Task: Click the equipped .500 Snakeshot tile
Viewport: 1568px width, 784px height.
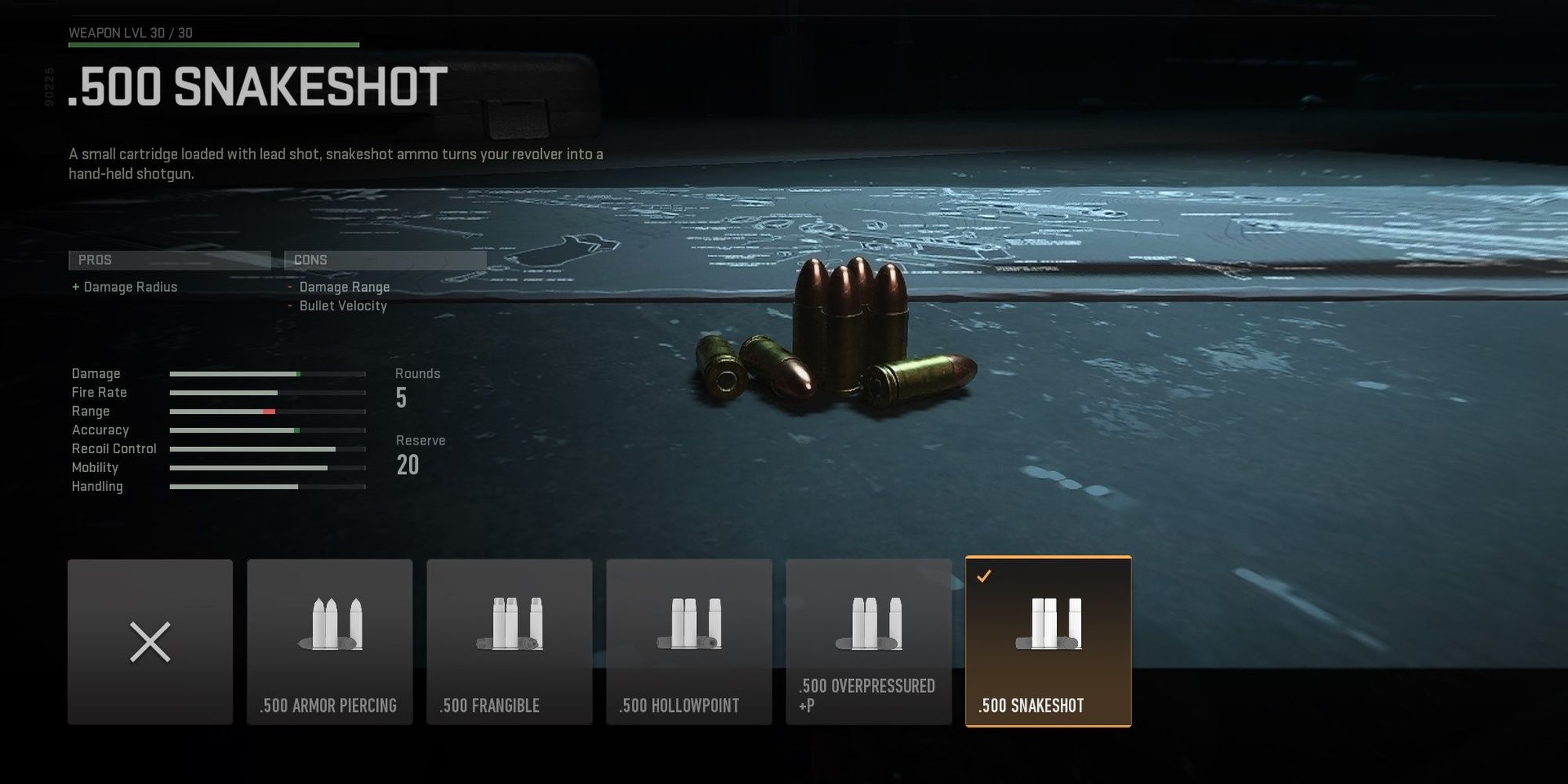Action: [x=1048, y=641]
